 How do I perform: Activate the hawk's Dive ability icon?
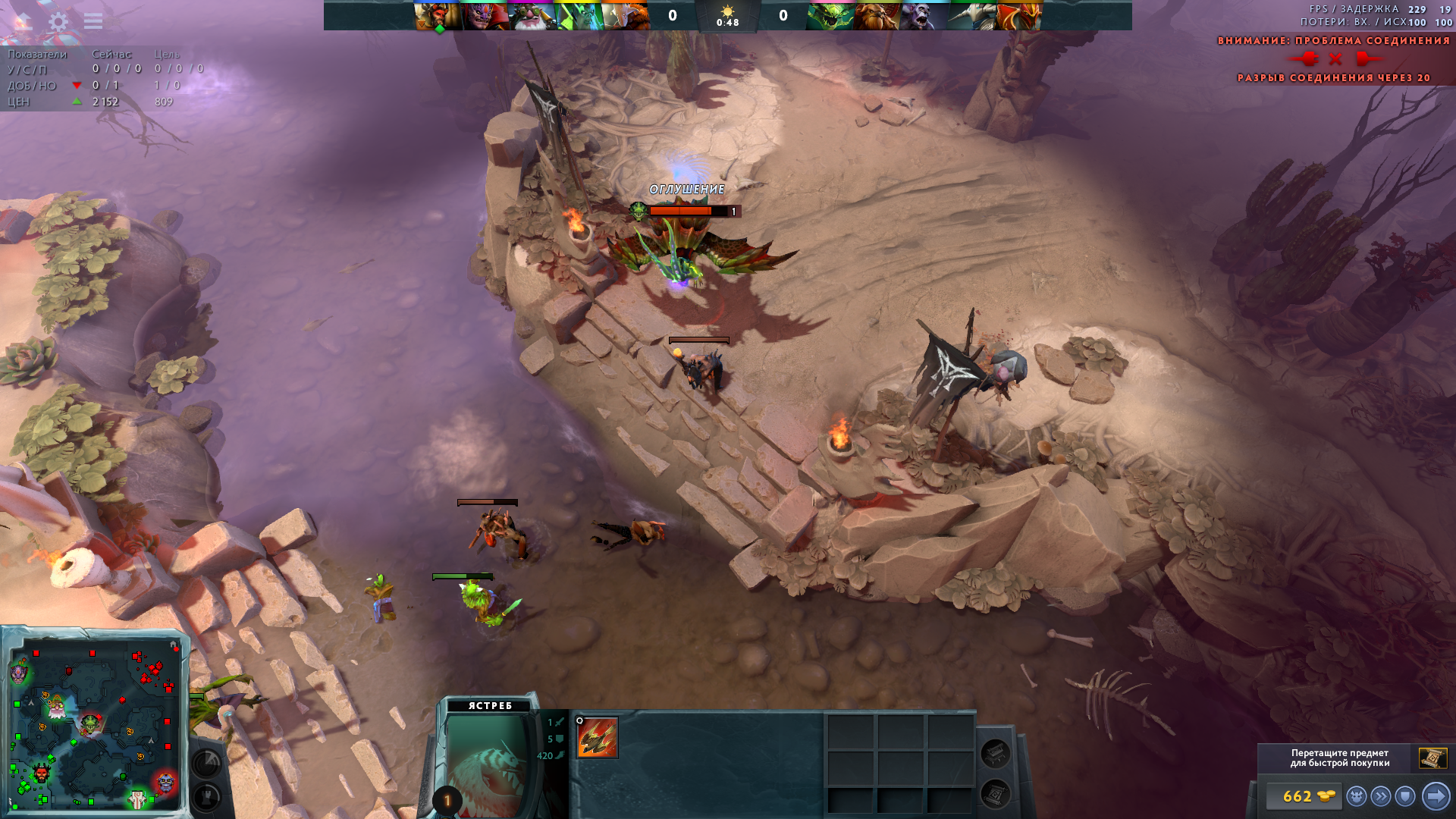coord(598,738)
